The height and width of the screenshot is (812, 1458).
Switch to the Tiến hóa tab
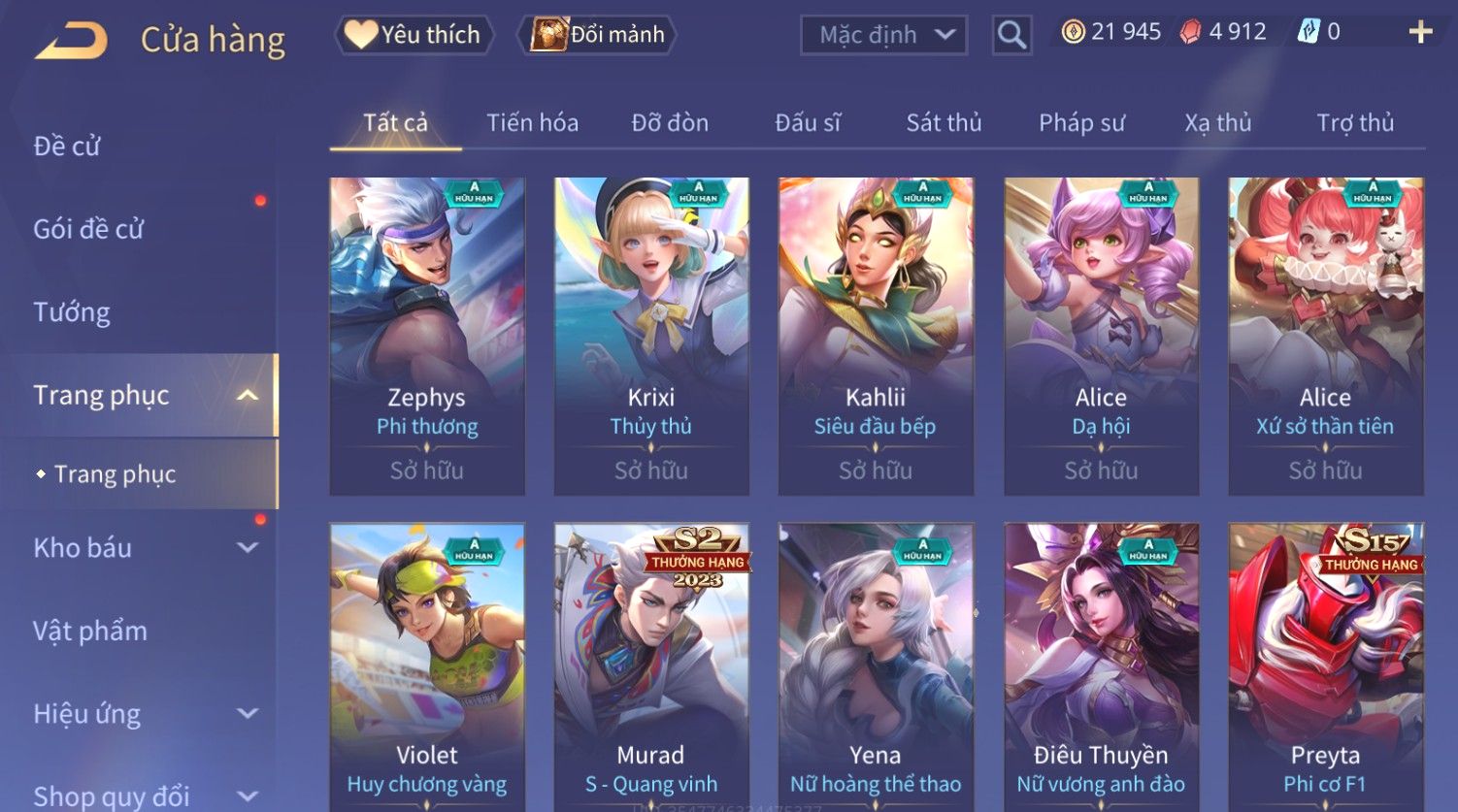pos(532,123)
